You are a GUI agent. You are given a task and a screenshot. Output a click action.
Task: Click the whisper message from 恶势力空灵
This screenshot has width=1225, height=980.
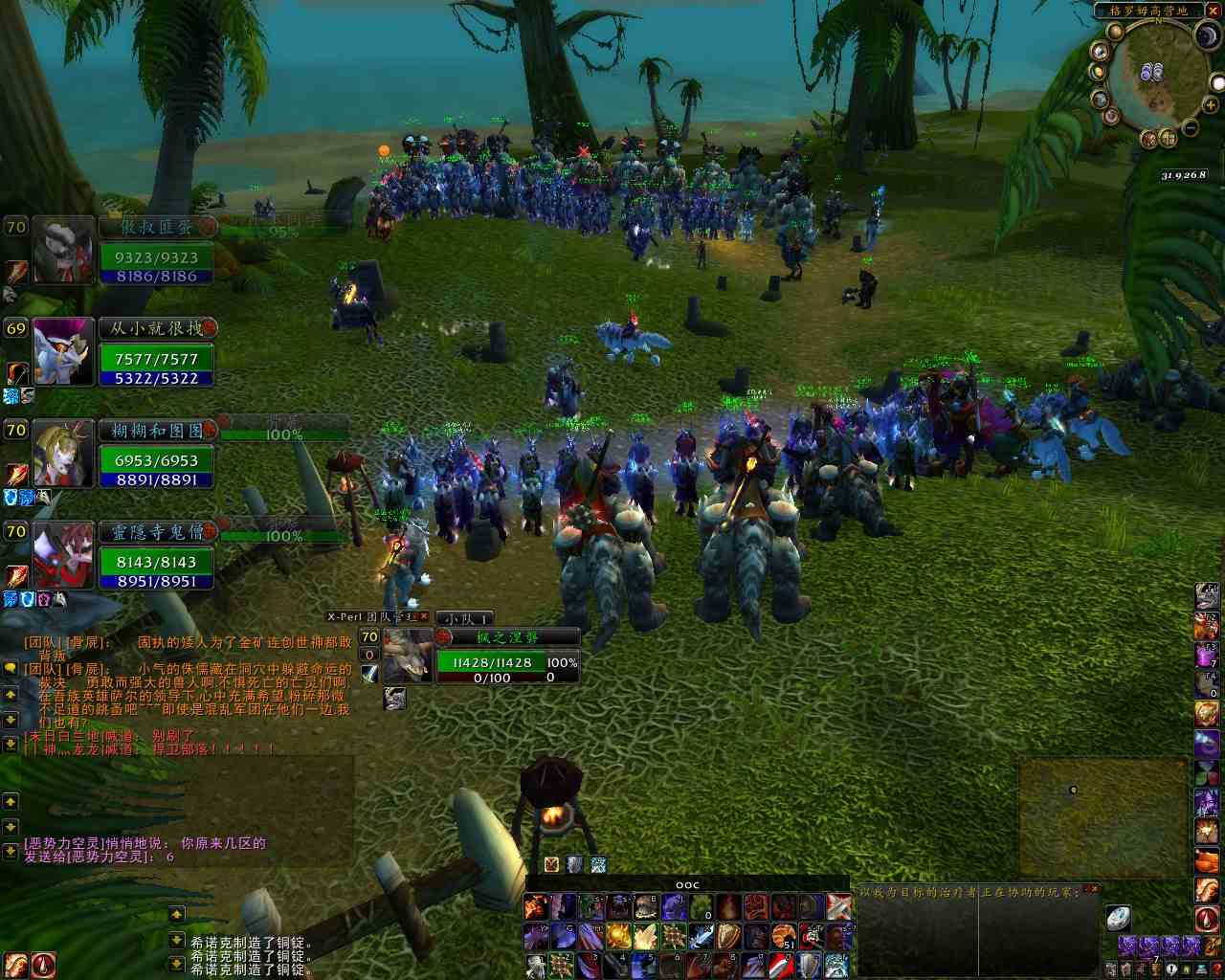tap(144, 843)
